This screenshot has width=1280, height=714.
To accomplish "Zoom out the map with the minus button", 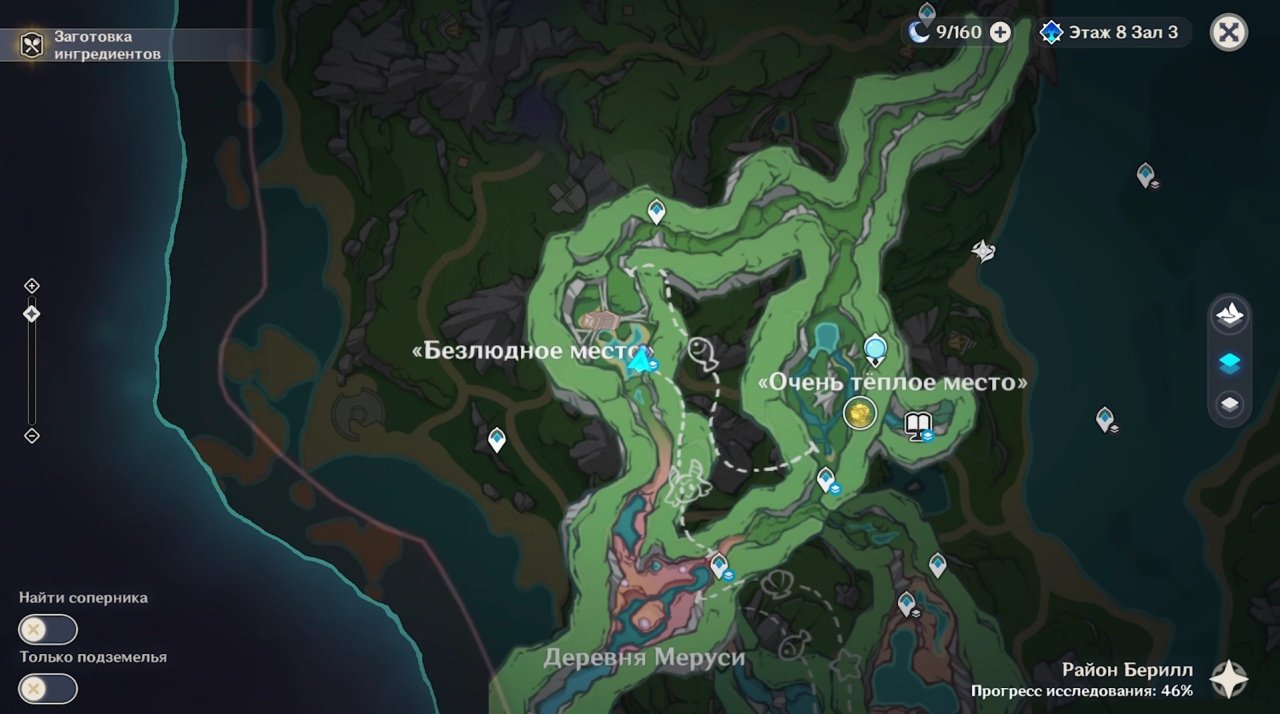I will tap(32, 435).
